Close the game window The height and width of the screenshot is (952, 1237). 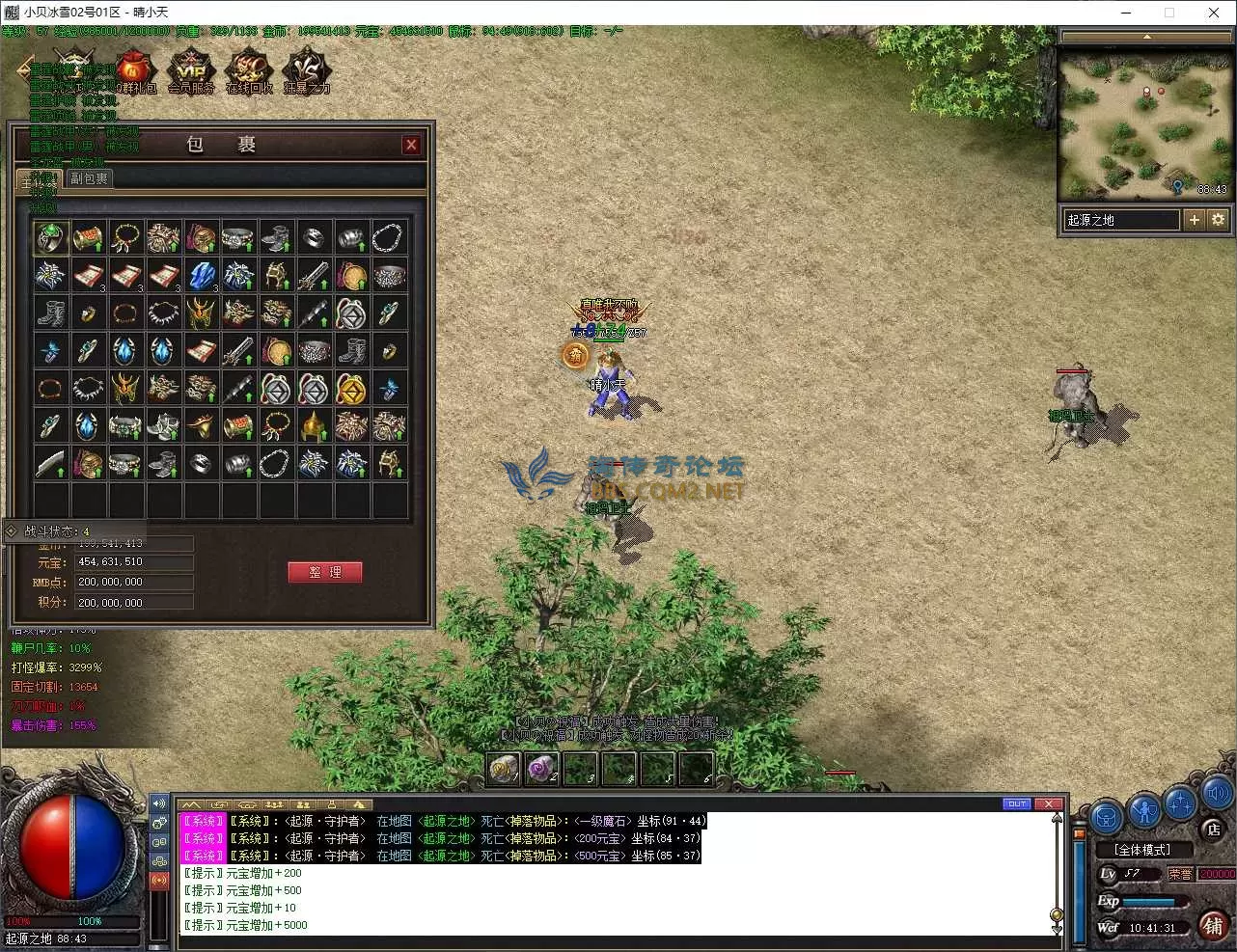pos(1214,13)
